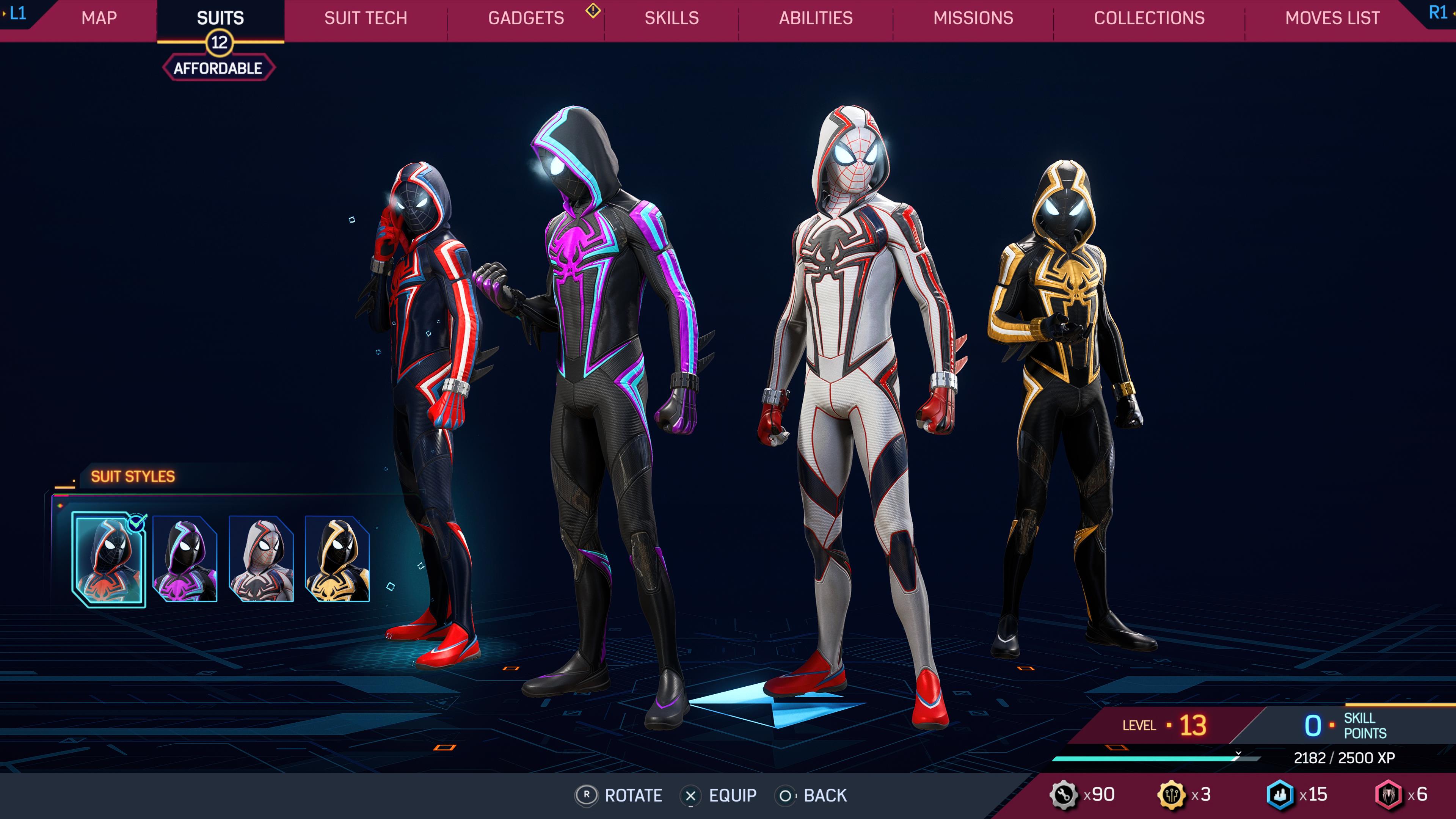The image size is (1456, 819).
Task: Open the Map tab
Action: (x=99, y=18)
